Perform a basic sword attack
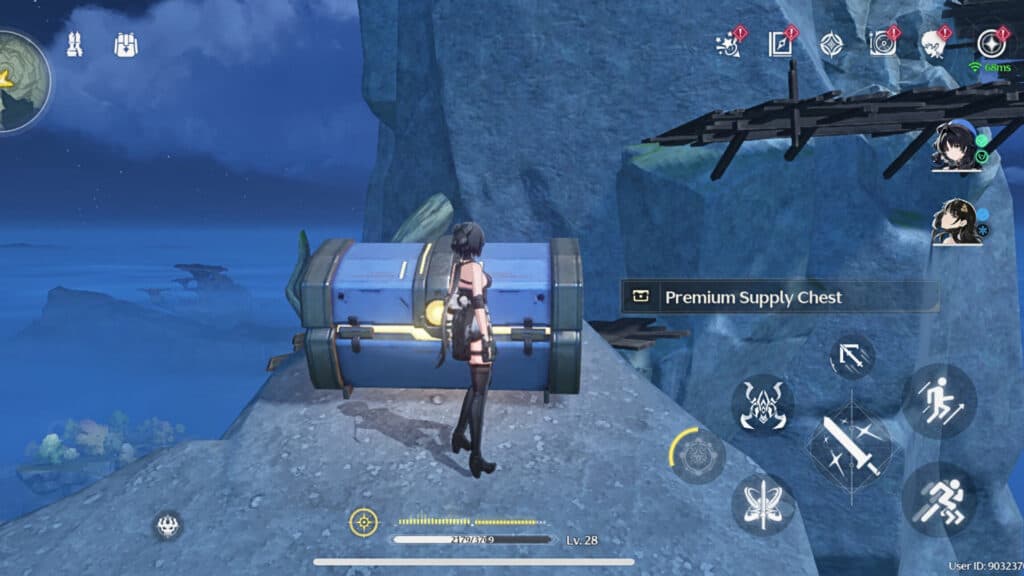The width and height of the screenshot is (1024, 576). [x=849, y=445]
